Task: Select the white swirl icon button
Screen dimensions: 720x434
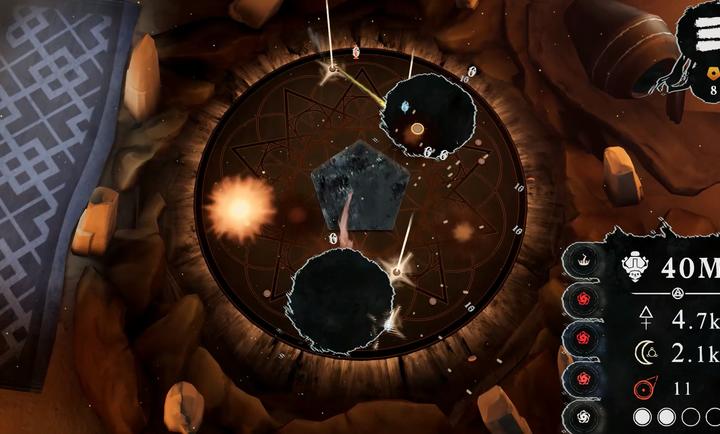Action: coord(581,416)
